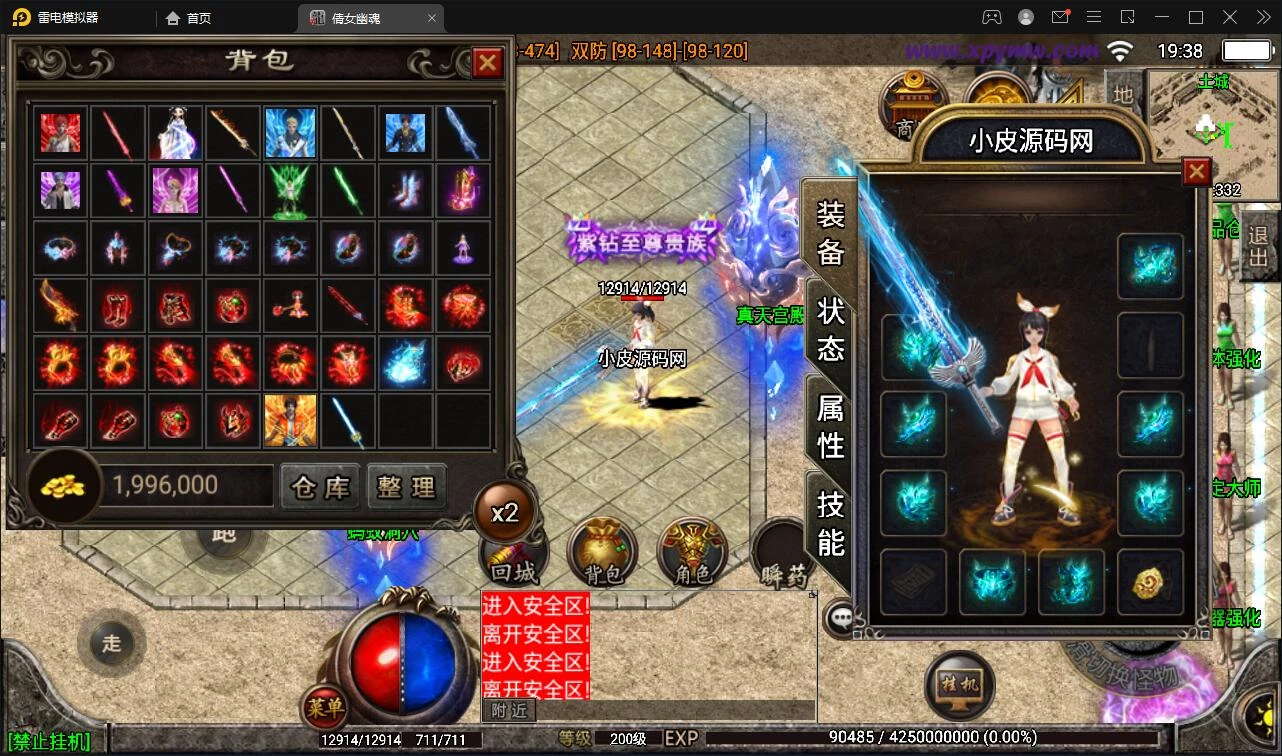Switch to the 首页 home tab

188,18
